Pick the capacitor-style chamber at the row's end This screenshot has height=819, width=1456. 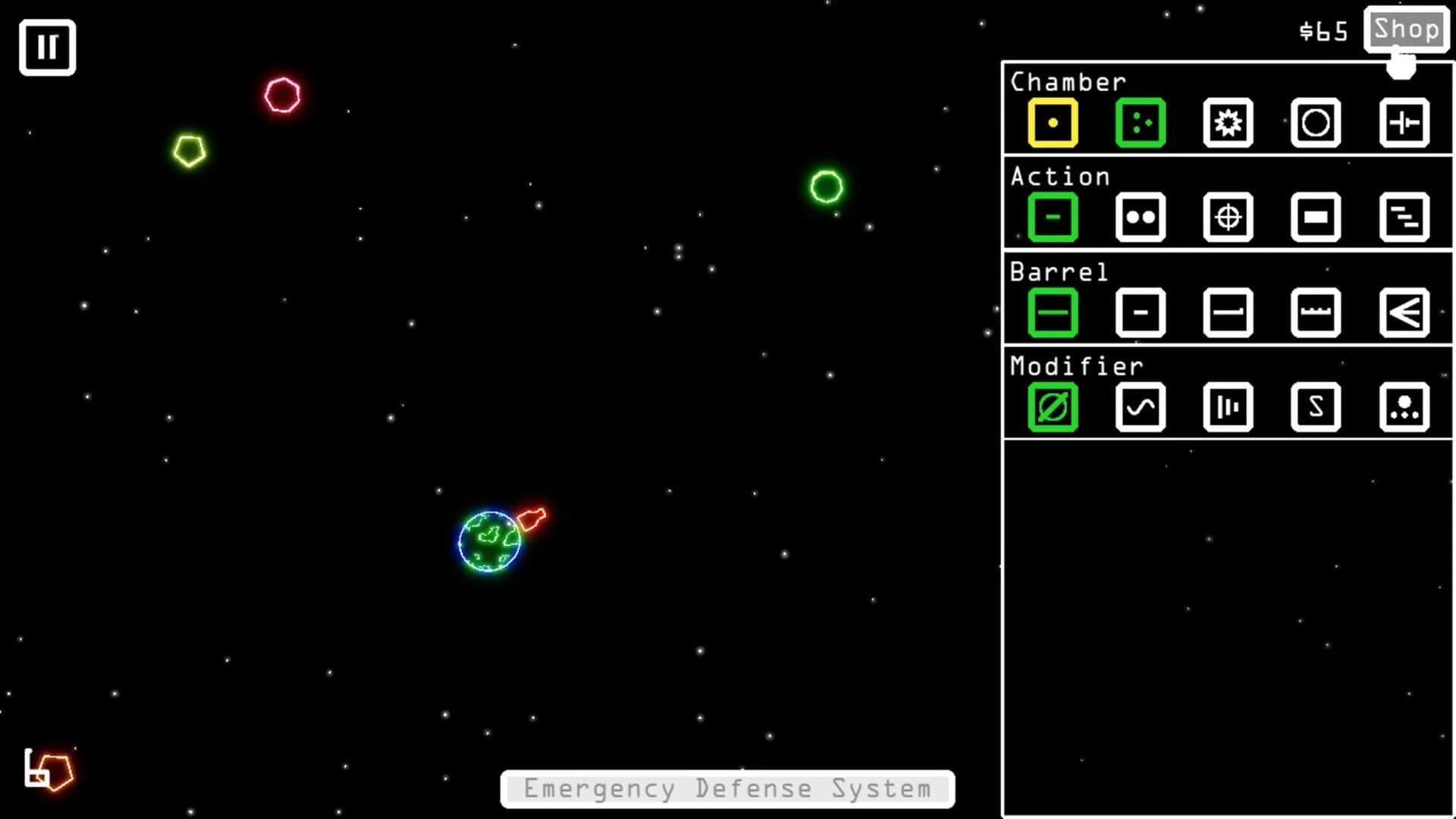point(1404,122)
